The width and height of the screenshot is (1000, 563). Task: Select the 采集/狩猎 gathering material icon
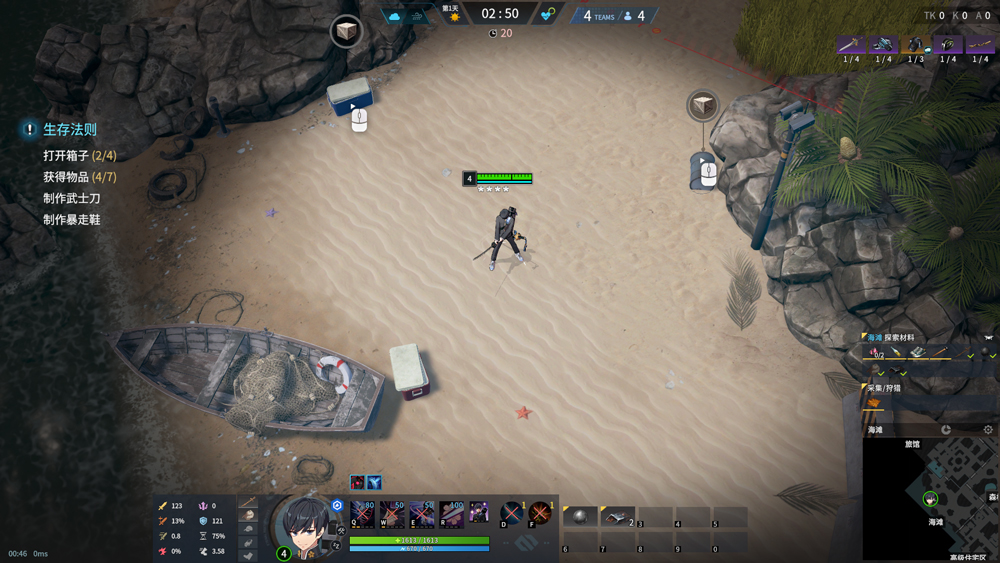[874, 404]
